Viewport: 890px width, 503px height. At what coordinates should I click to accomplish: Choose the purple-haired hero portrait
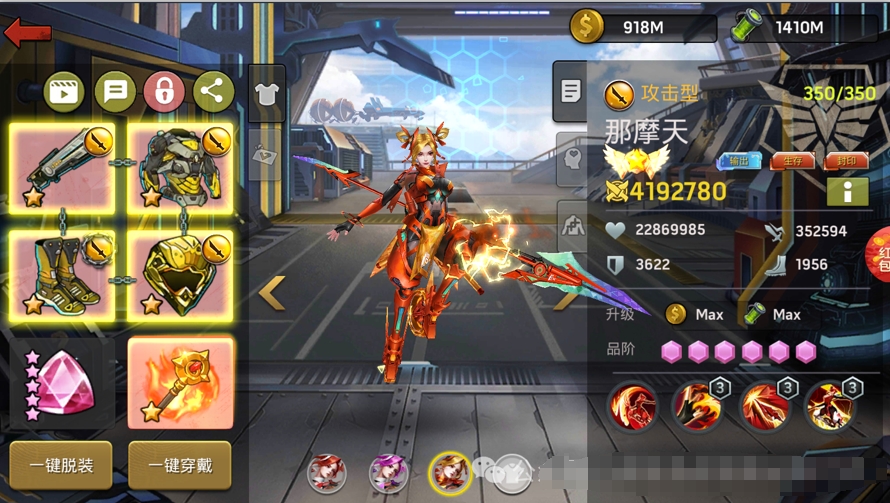click(x=388, y=472)
